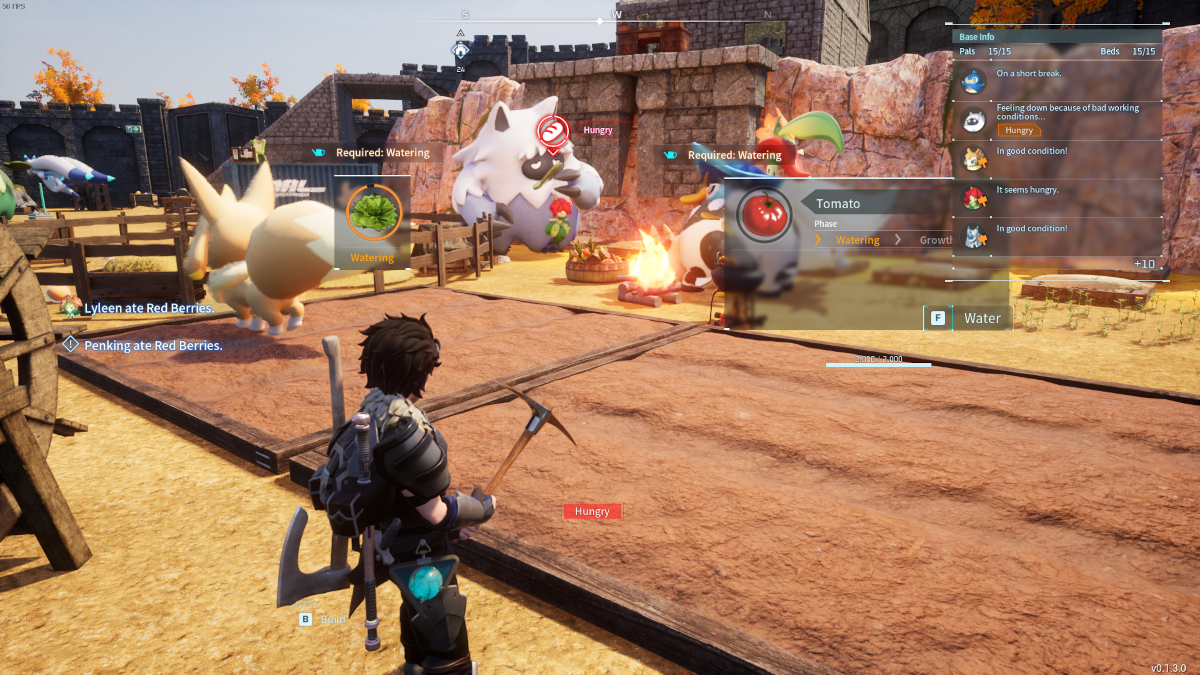Click the base marker on the compass
Image resolution: width=1200 pixels, height=675 pixels.
click(x=460, y=50)
